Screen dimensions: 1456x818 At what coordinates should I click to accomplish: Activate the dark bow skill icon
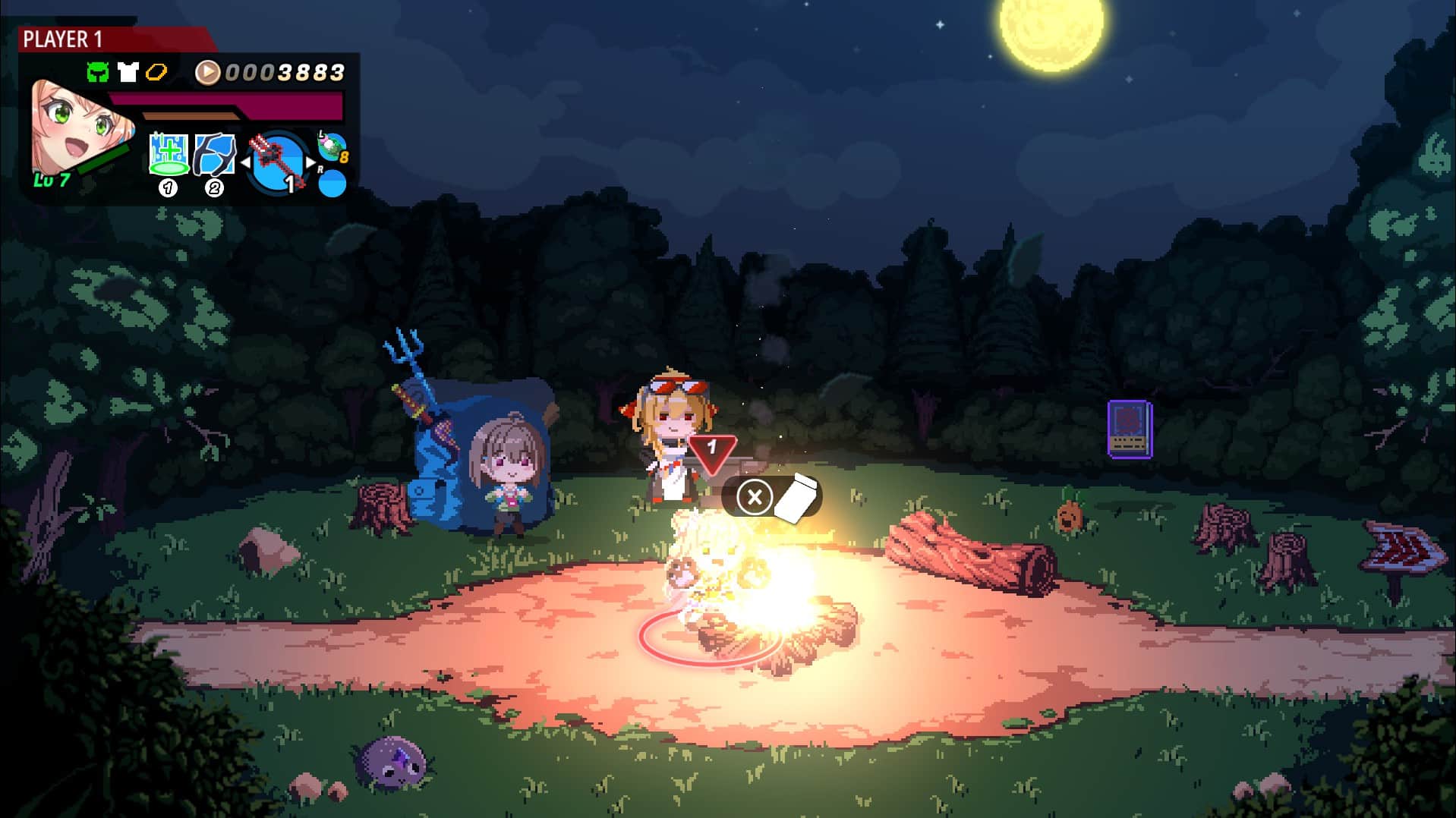(214, 155)
